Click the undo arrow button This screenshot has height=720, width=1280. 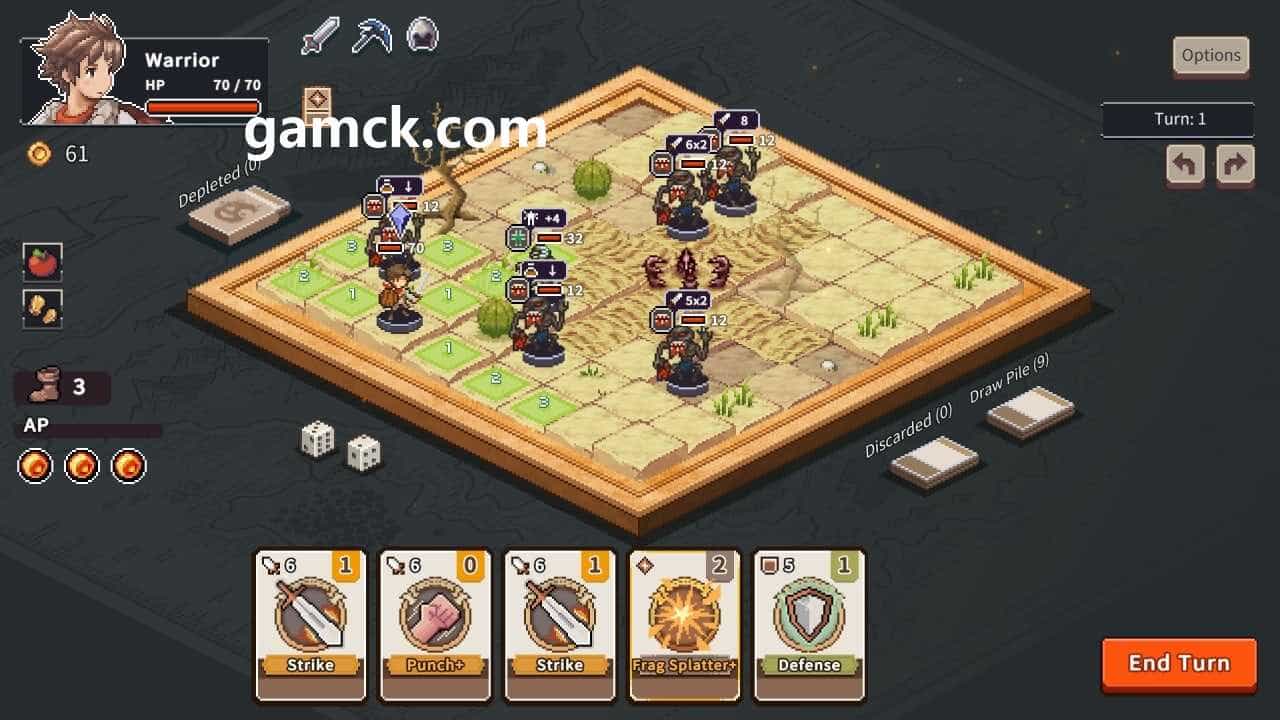(1185, 164)
